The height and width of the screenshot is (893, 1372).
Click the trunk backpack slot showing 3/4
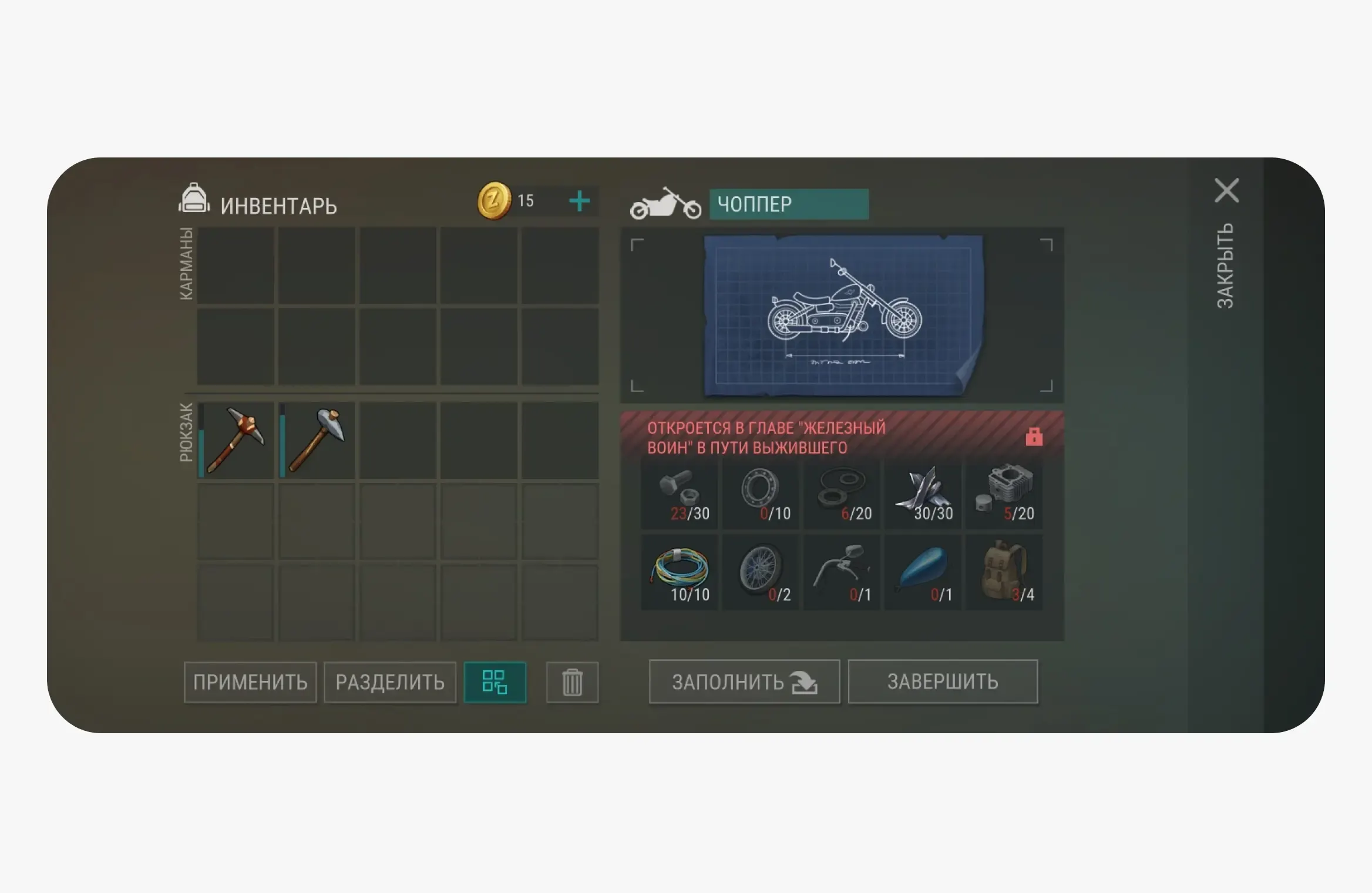point(1004,569)
